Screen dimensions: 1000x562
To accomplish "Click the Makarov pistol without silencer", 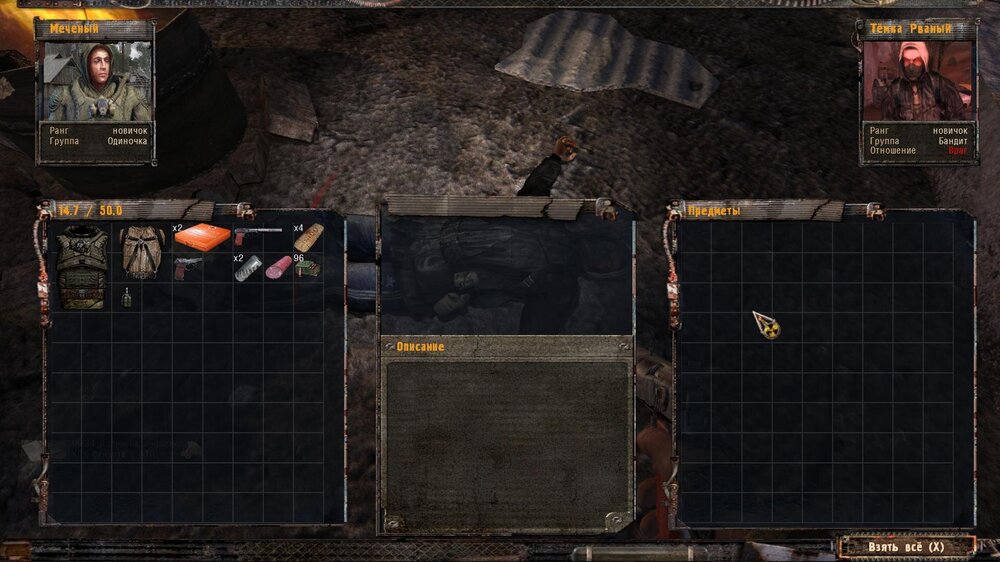I will click(x=187, y=267).
